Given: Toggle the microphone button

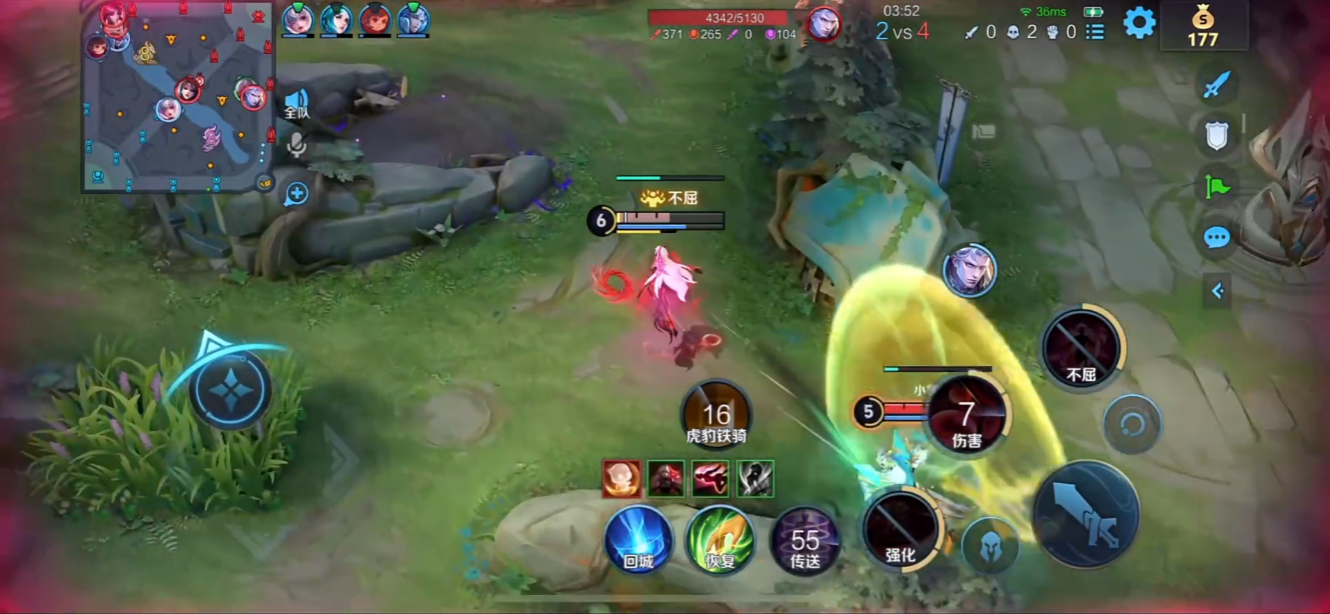Looking at the screenshot, I should 296,146.
